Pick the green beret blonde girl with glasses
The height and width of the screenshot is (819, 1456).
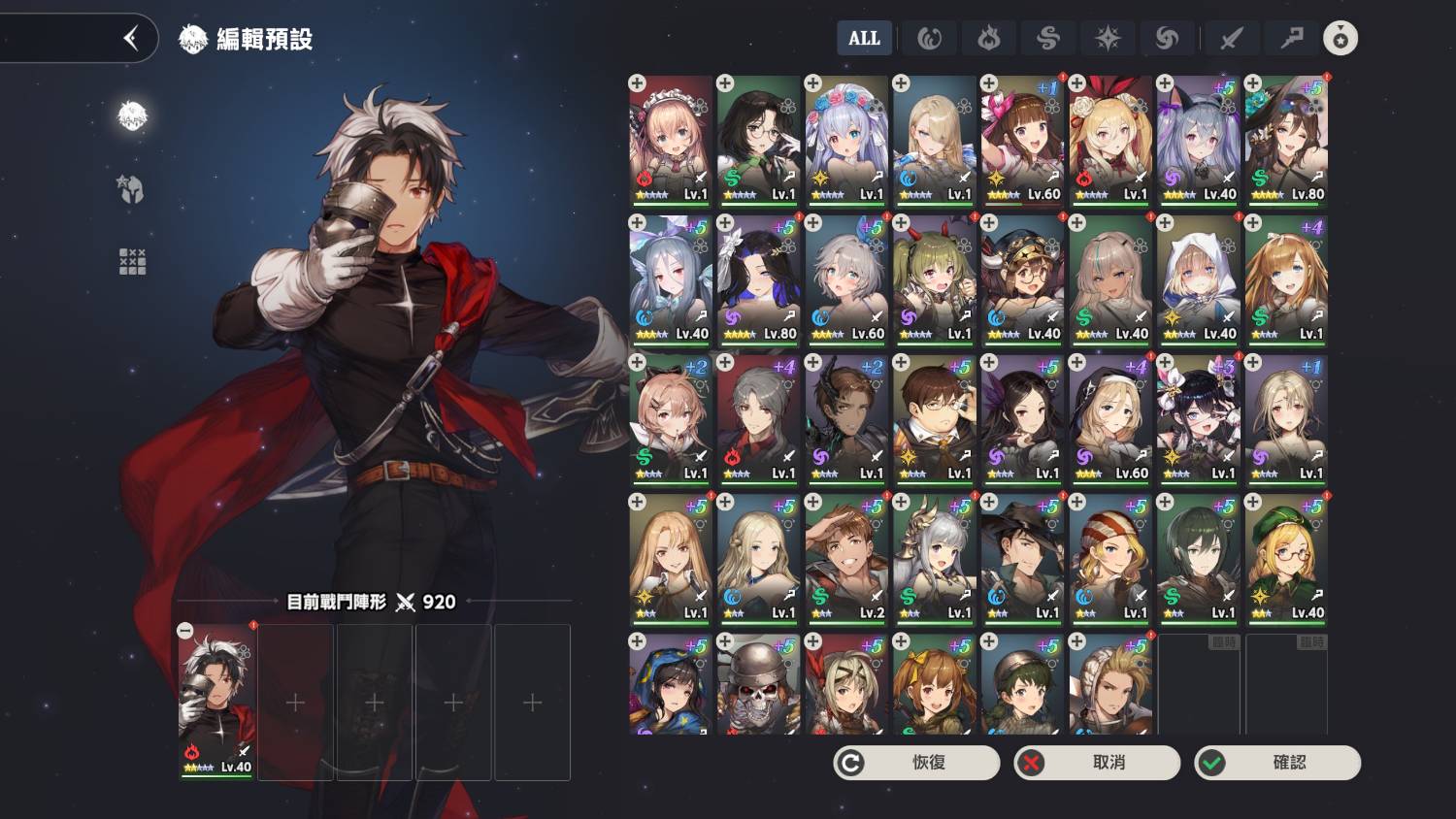1286,558
